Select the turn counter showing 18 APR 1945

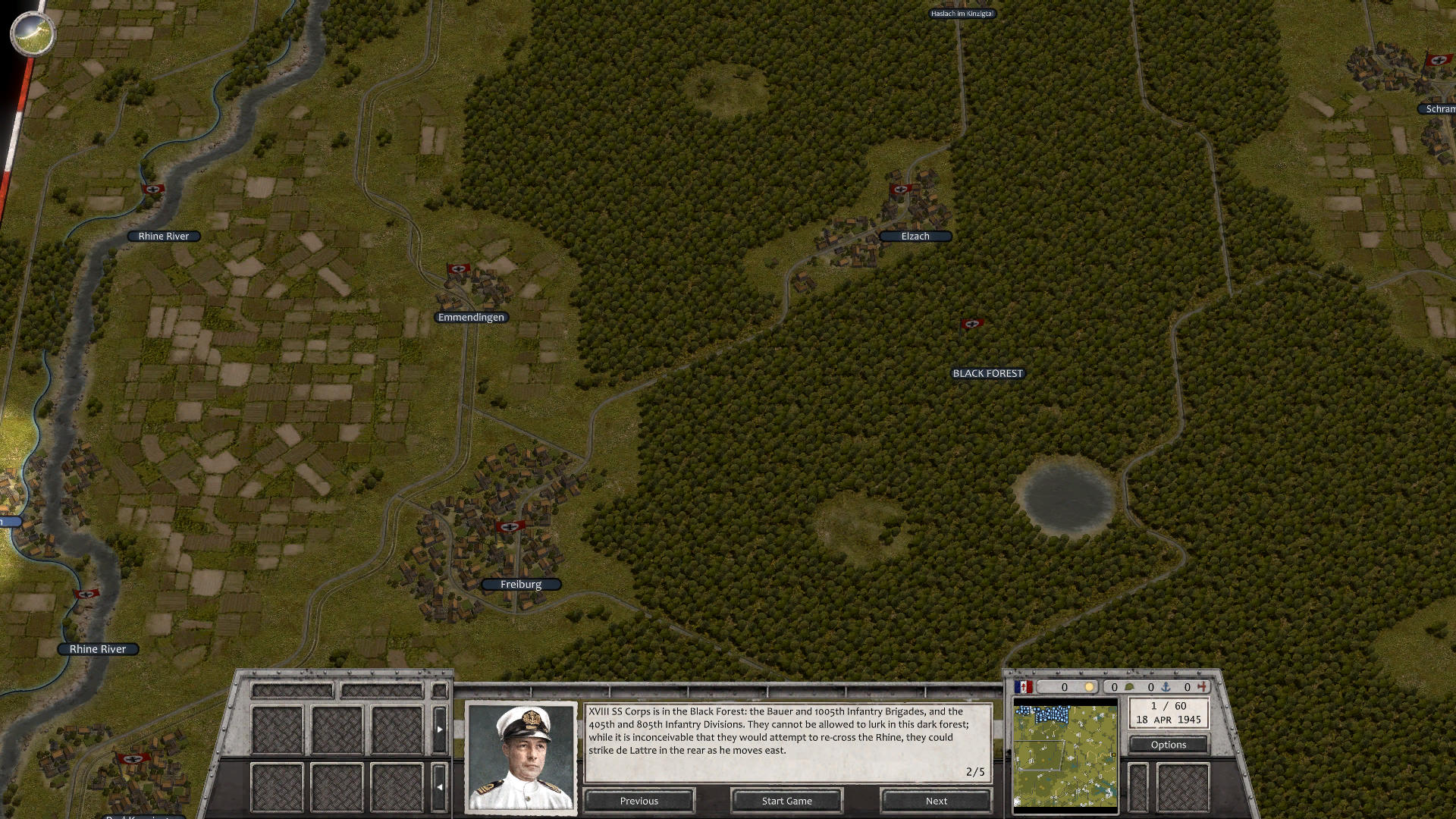pos(1168,714)
